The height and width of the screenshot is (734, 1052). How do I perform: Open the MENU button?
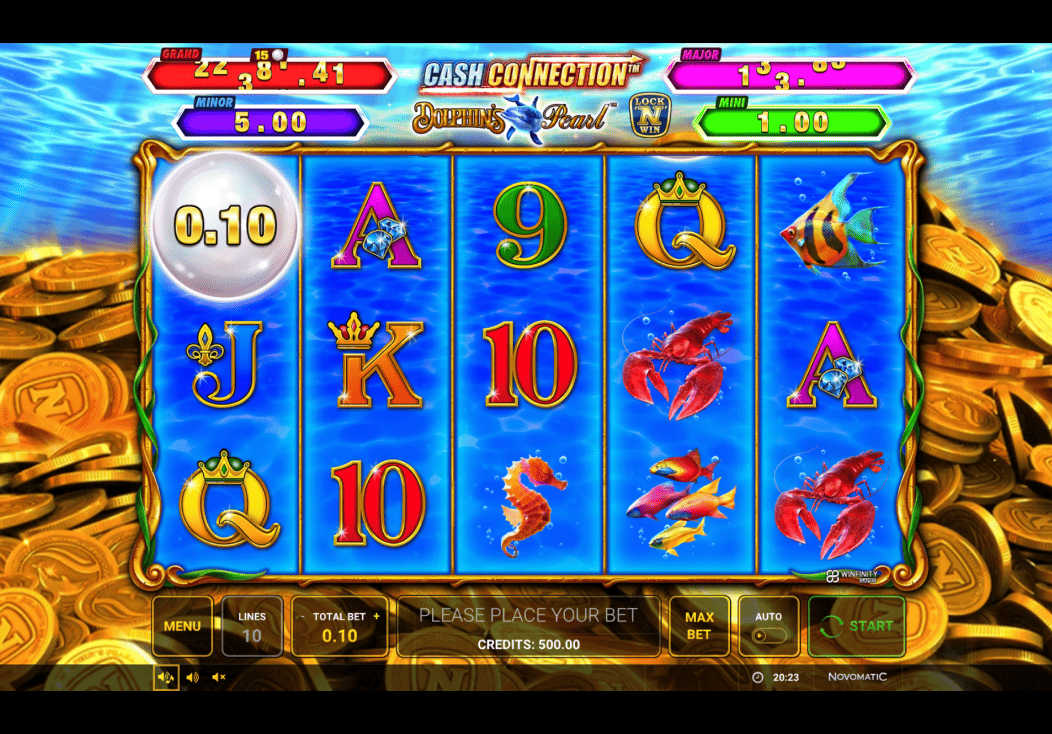pyautogui.click(x=182, y=626)
